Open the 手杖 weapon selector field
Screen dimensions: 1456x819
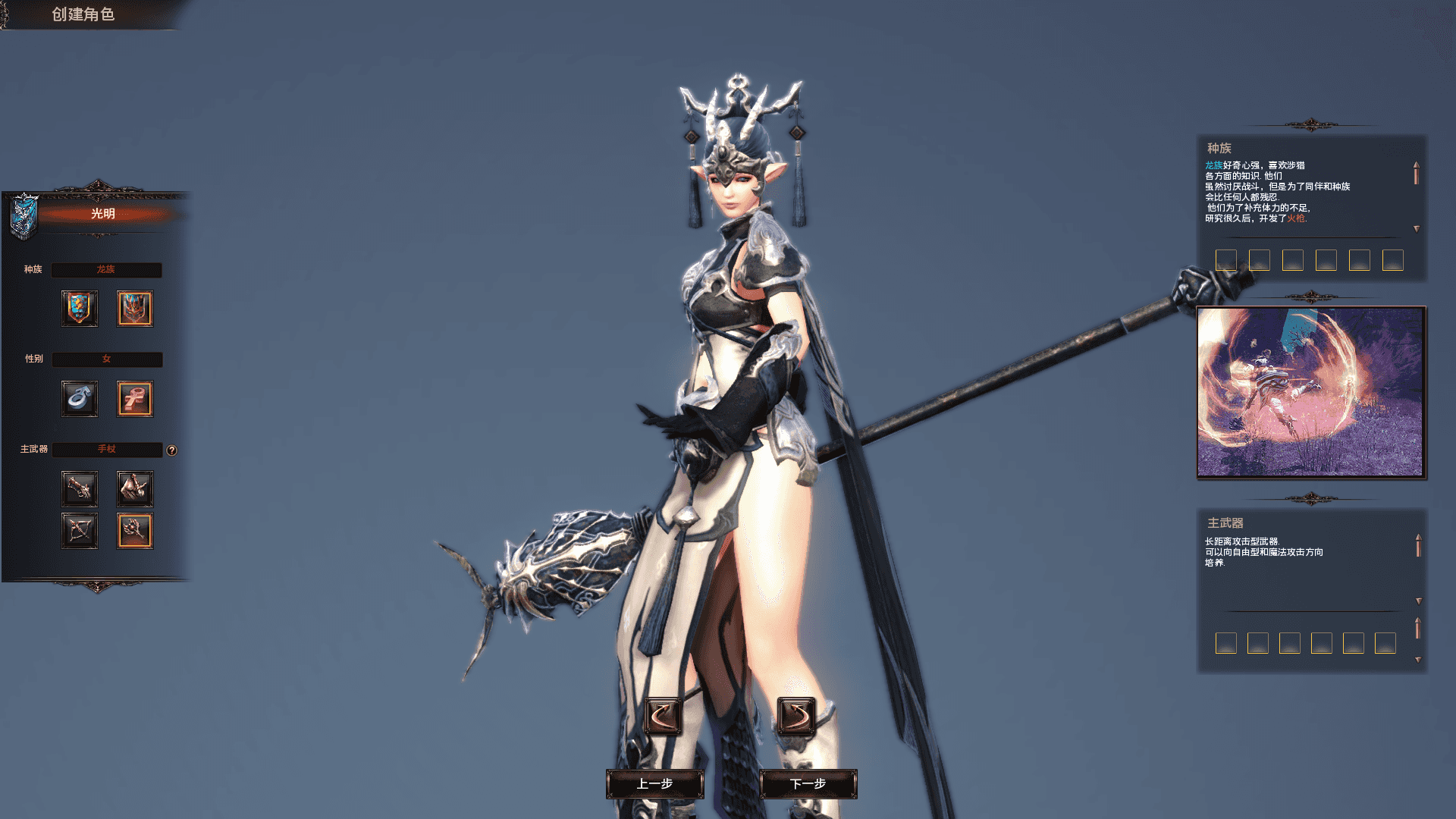[106, 450]
